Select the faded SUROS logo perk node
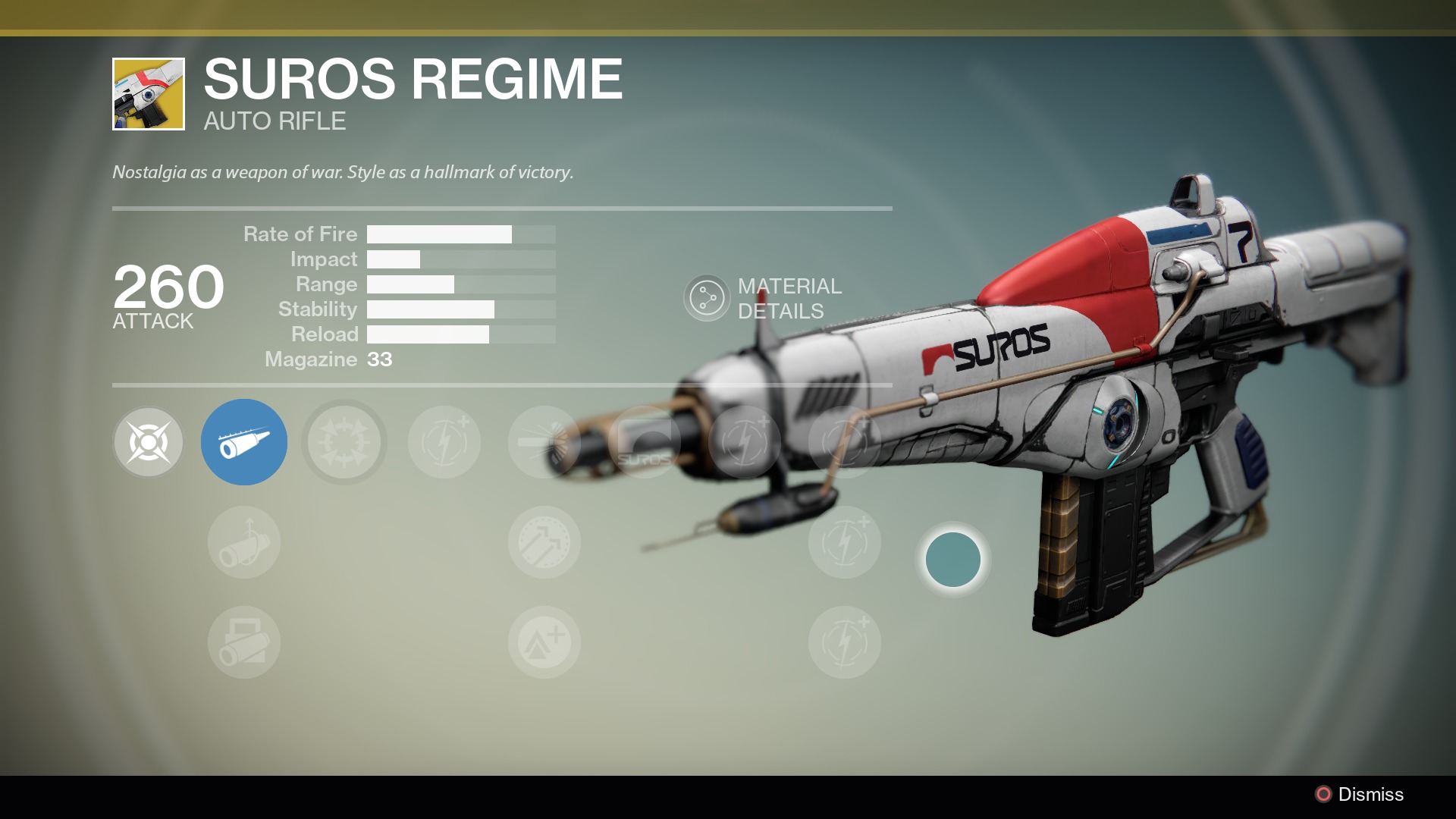The width and height of the screenshot is (1456, 819). tap(644, 442)
